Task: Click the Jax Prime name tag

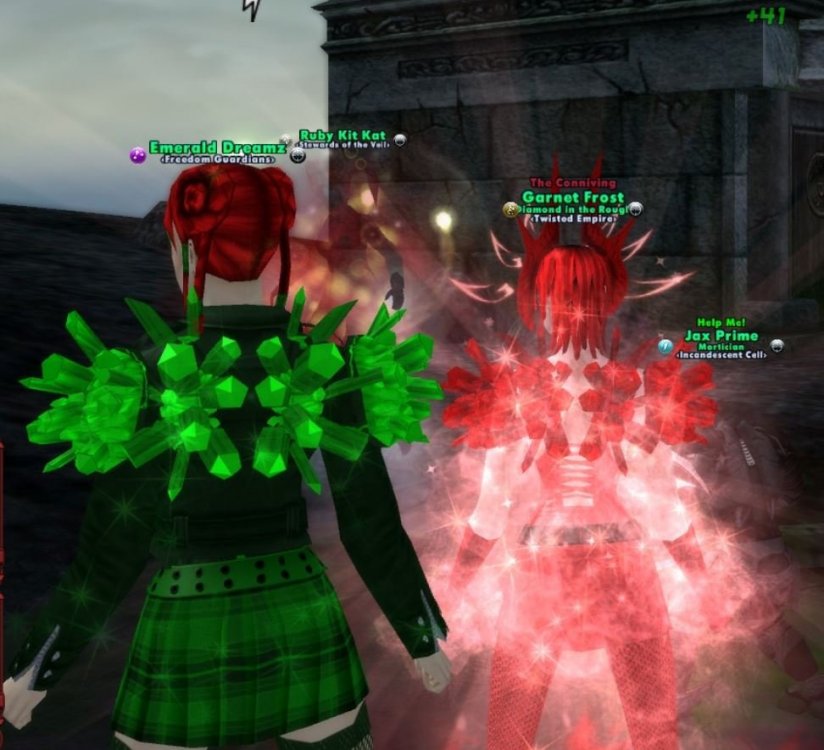Action: (721, 337)
